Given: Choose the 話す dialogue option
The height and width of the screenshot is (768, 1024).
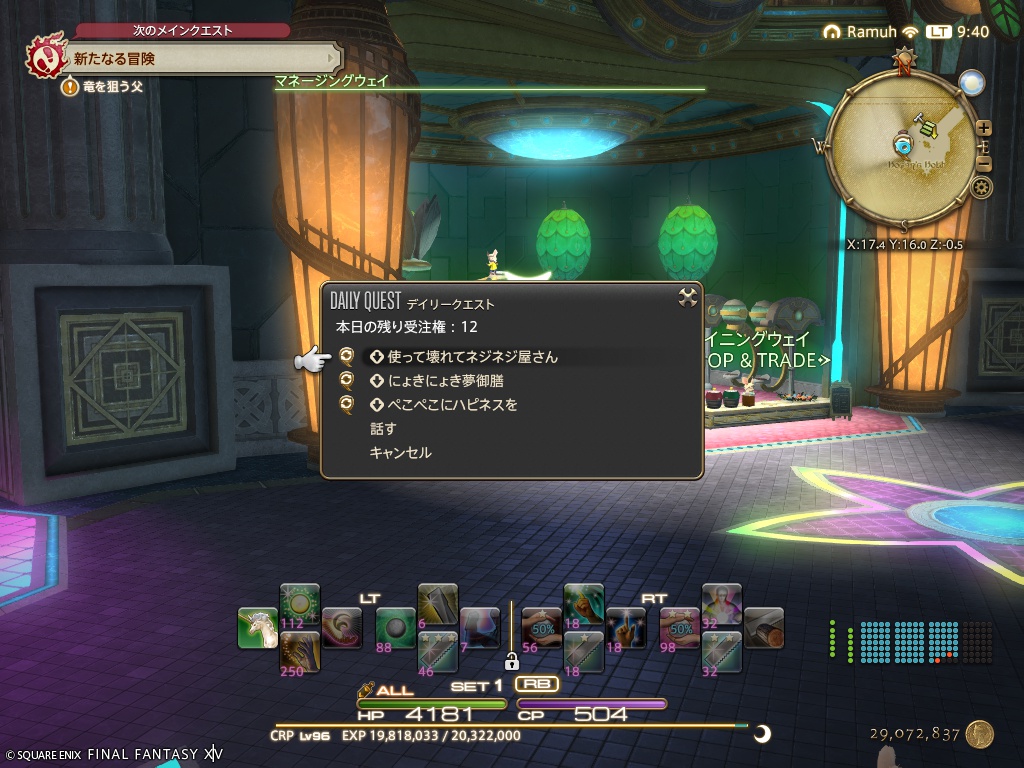Looking at the screenshot, I should [383, 429].
